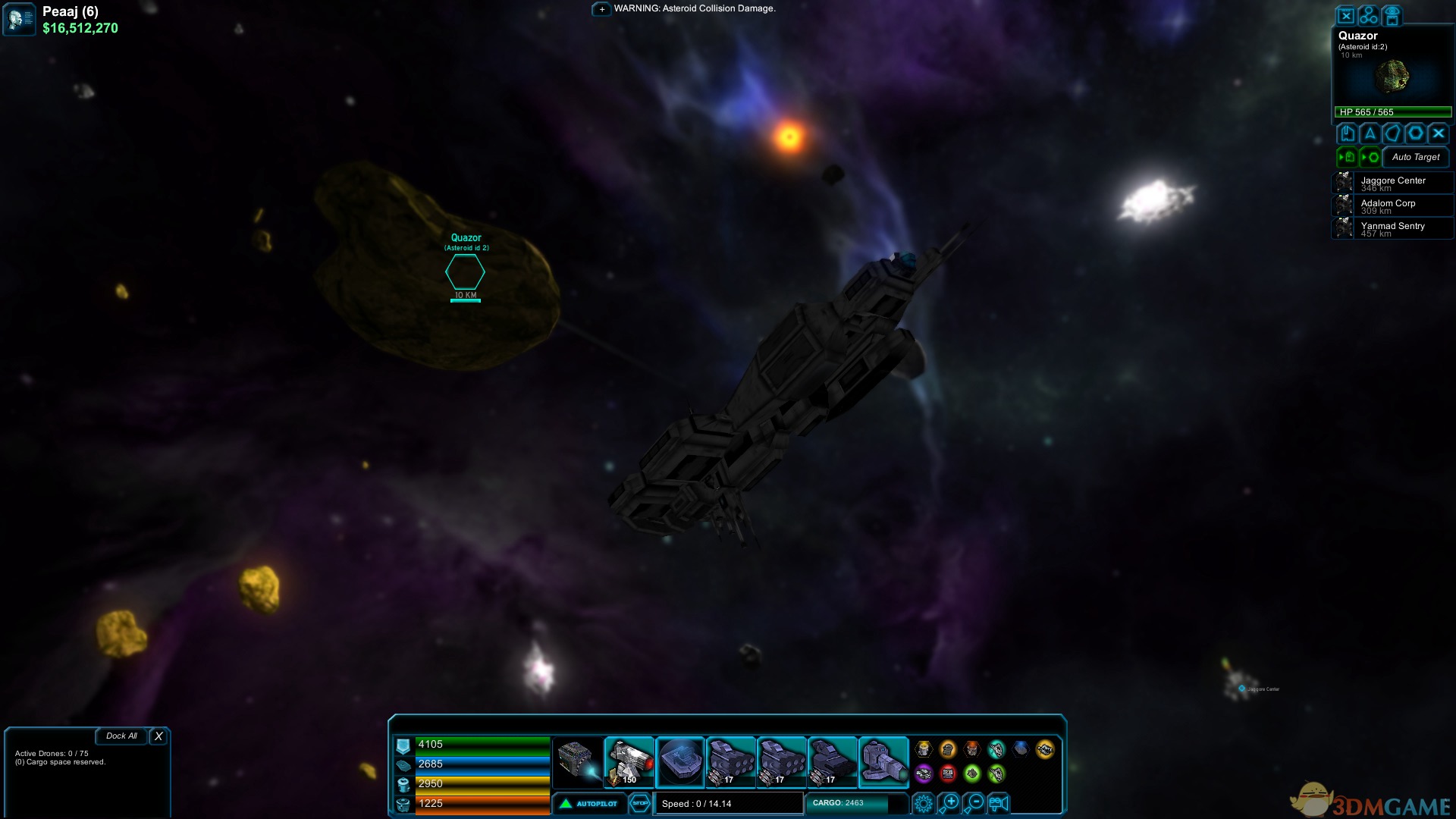The image size is (1456, 819).
Task: Toggle the green dock command icon
Action: click(x=1347, y=157)
